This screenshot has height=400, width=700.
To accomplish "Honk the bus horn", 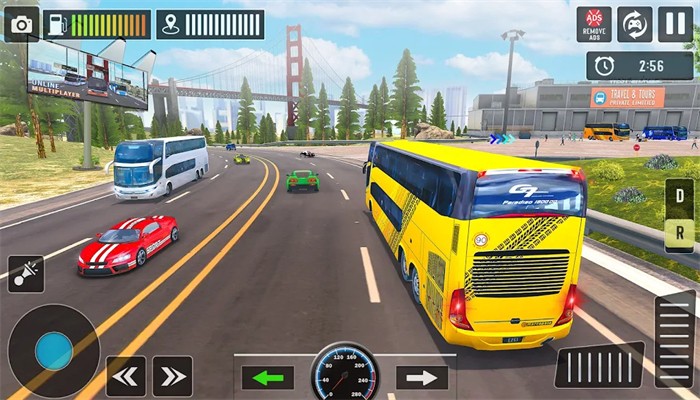I will [x=25, y=274].
